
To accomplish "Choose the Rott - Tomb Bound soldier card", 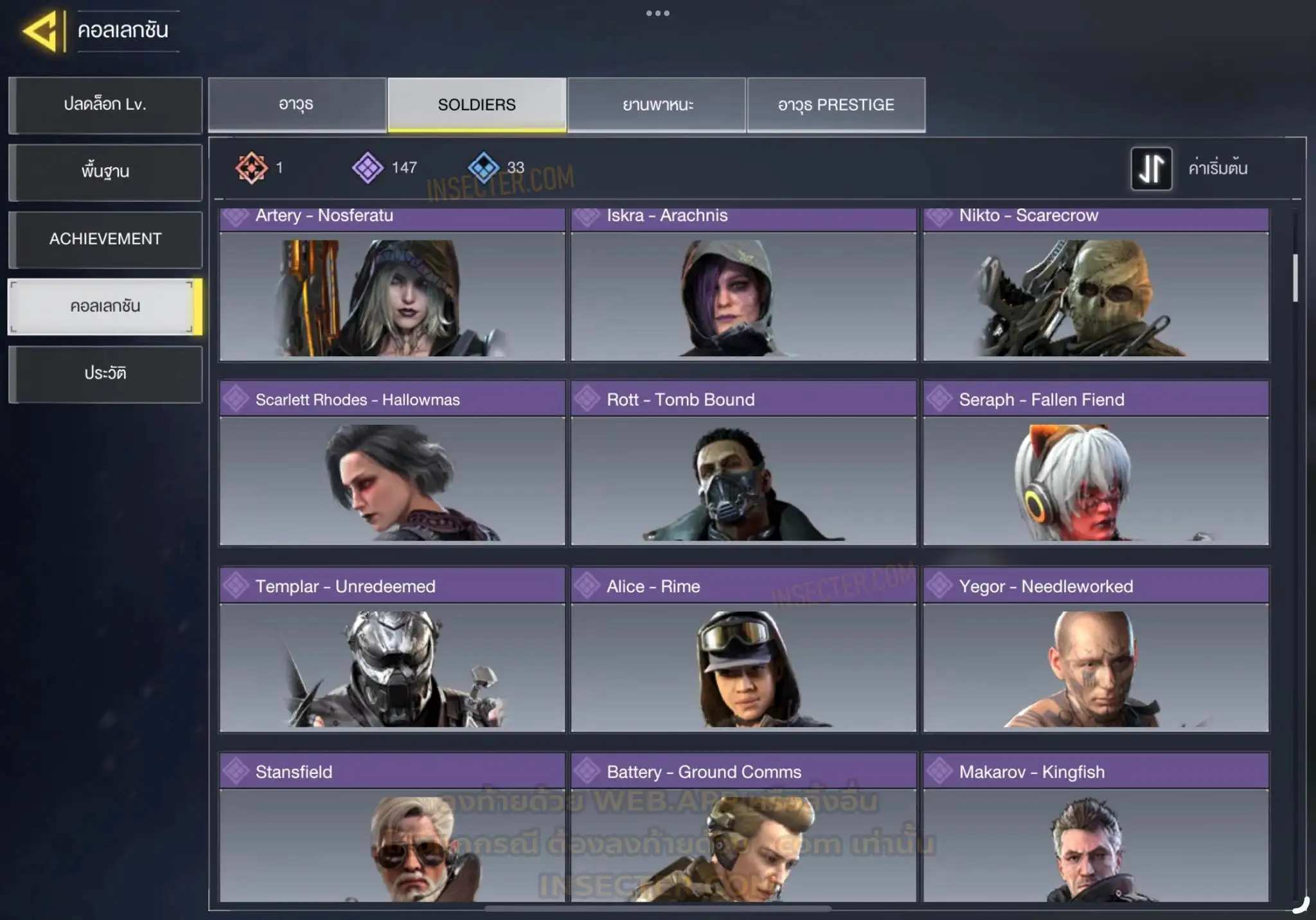I will [743, 464].
